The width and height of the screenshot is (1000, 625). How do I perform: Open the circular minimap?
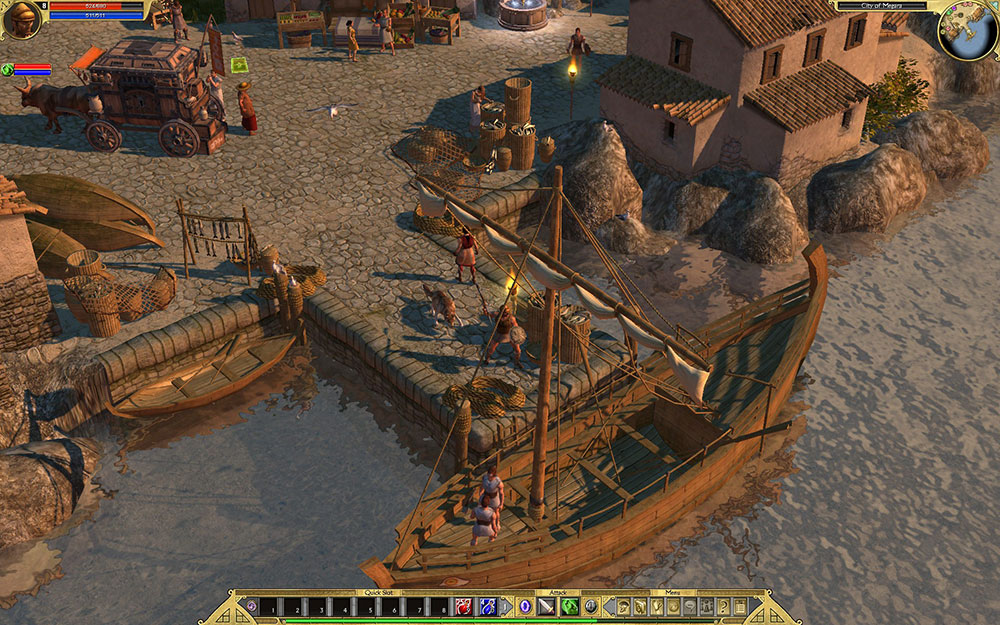[968, 32]
